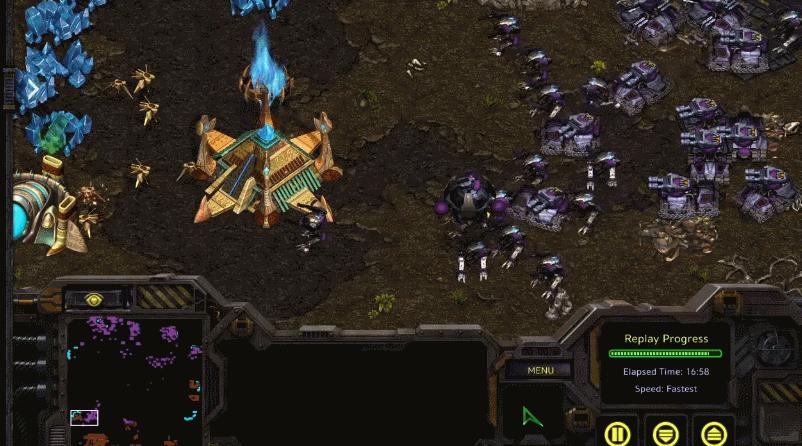
Task: Slow down the replay speed
Action: point(665,434)
